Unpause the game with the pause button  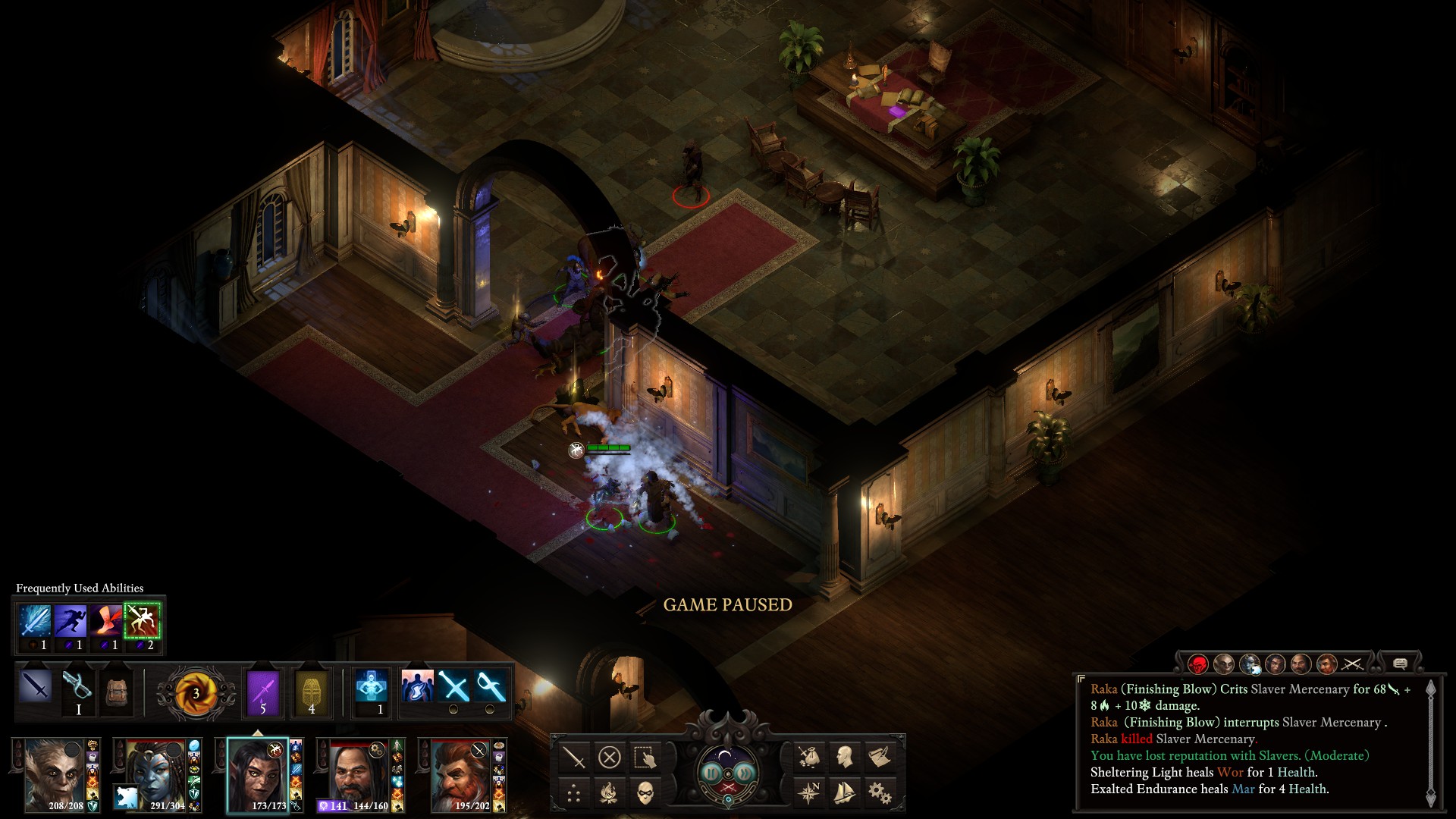(x=711, y=773)
